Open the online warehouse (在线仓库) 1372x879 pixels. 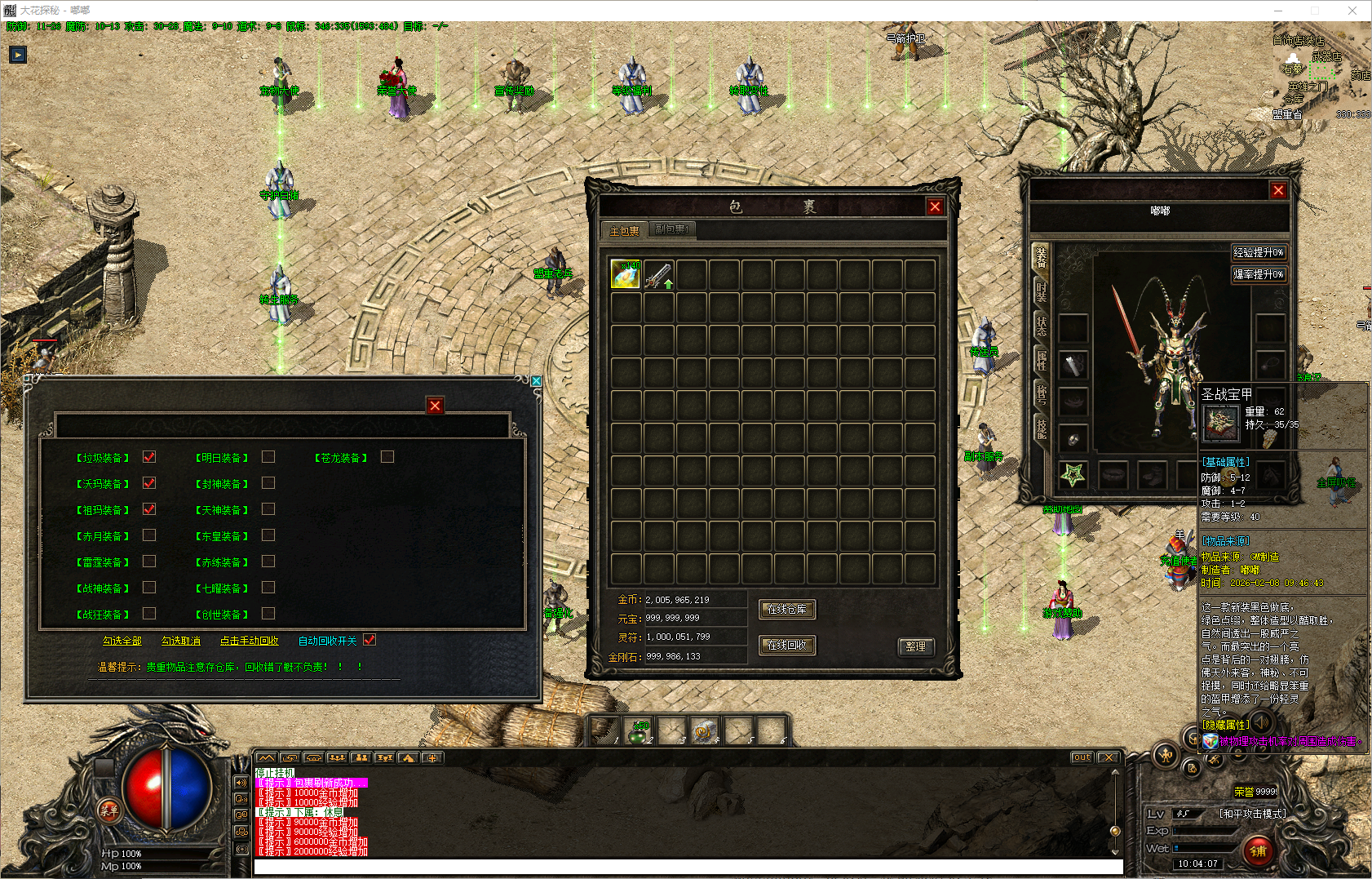[x=787, y=610]
